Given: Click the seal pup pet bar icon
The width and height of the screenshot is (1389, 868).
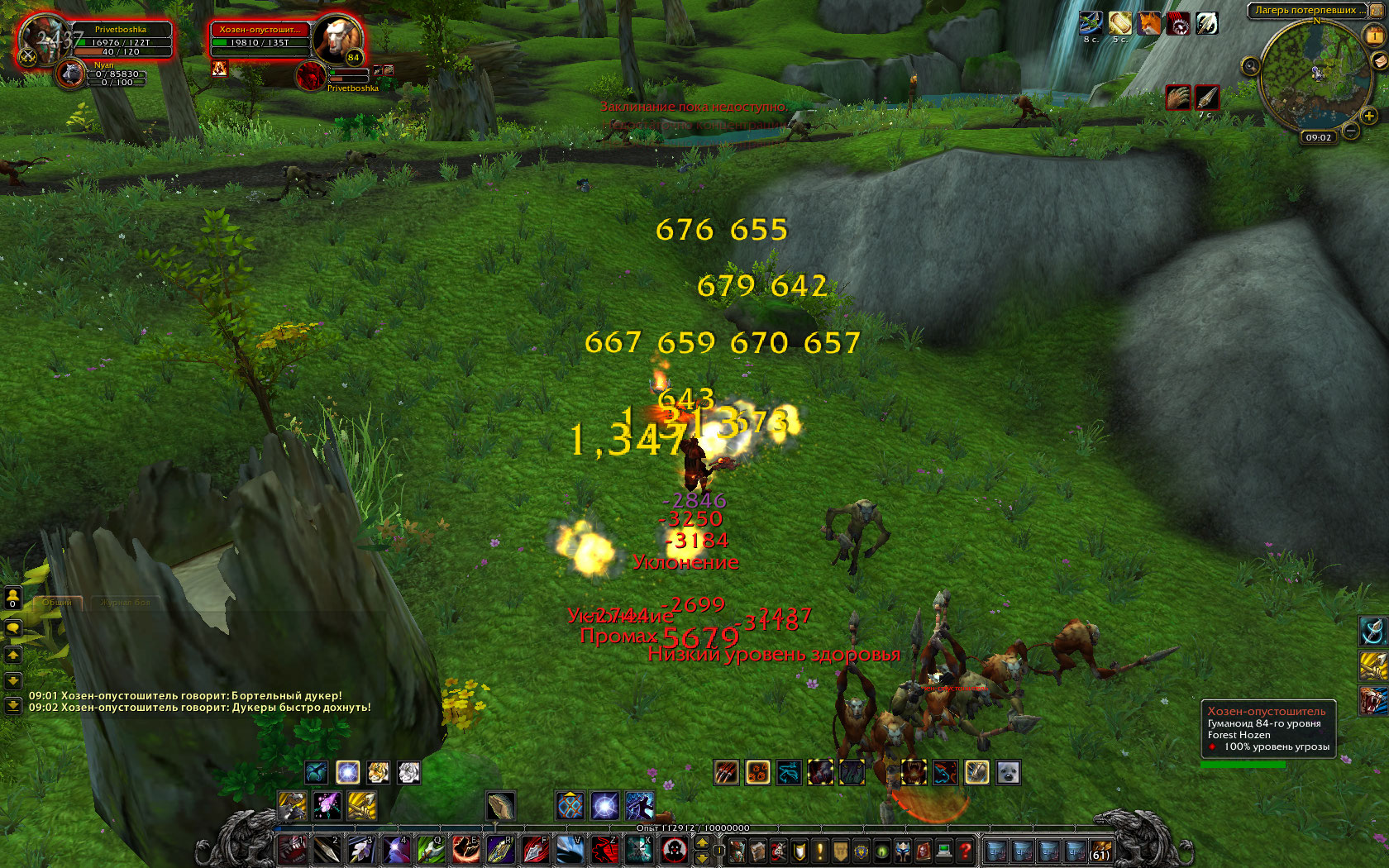Looking at the screenshot, I should 1007,772.
